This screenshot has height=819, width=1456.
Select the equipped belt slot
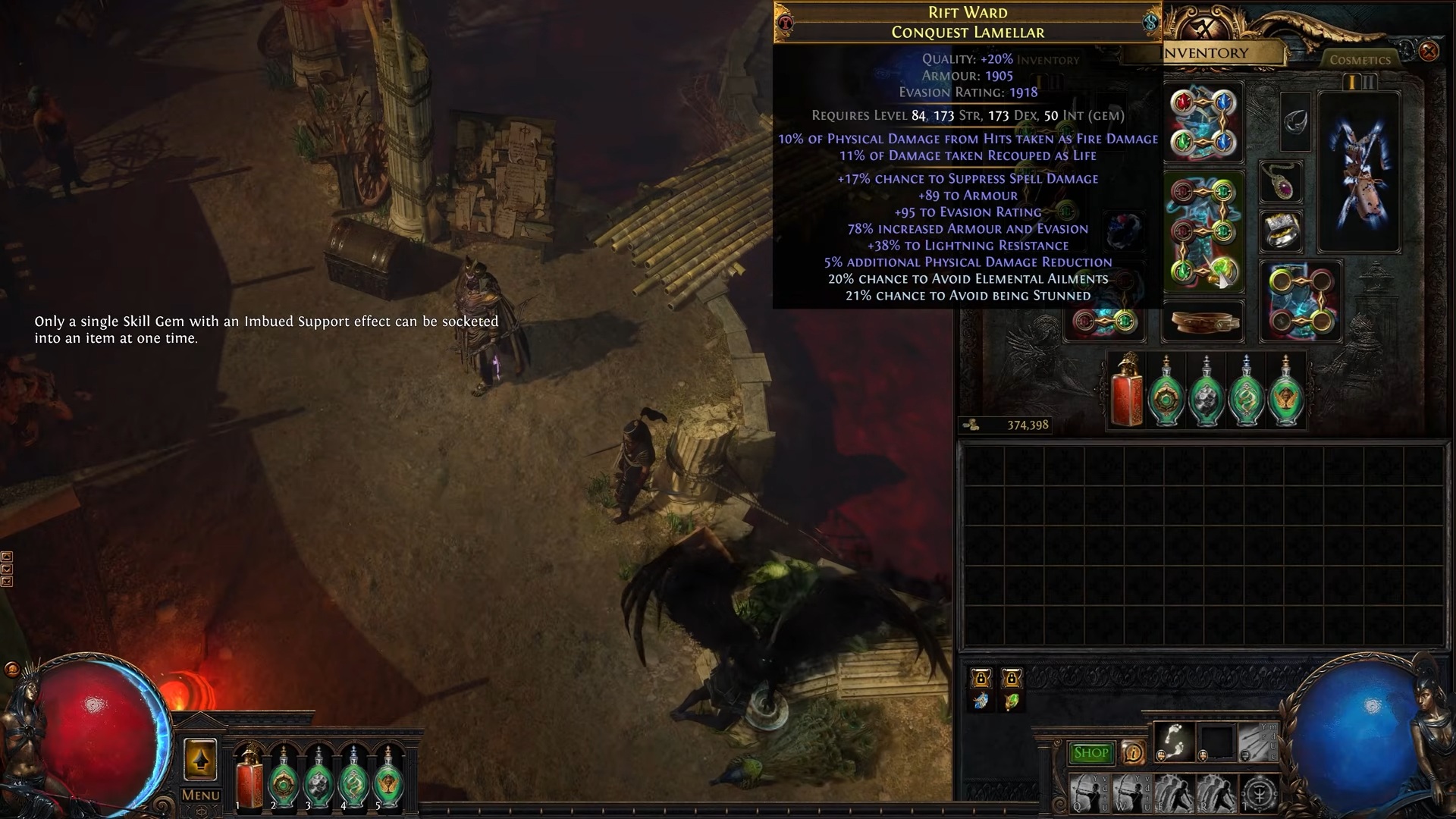tap(1203, 323)
